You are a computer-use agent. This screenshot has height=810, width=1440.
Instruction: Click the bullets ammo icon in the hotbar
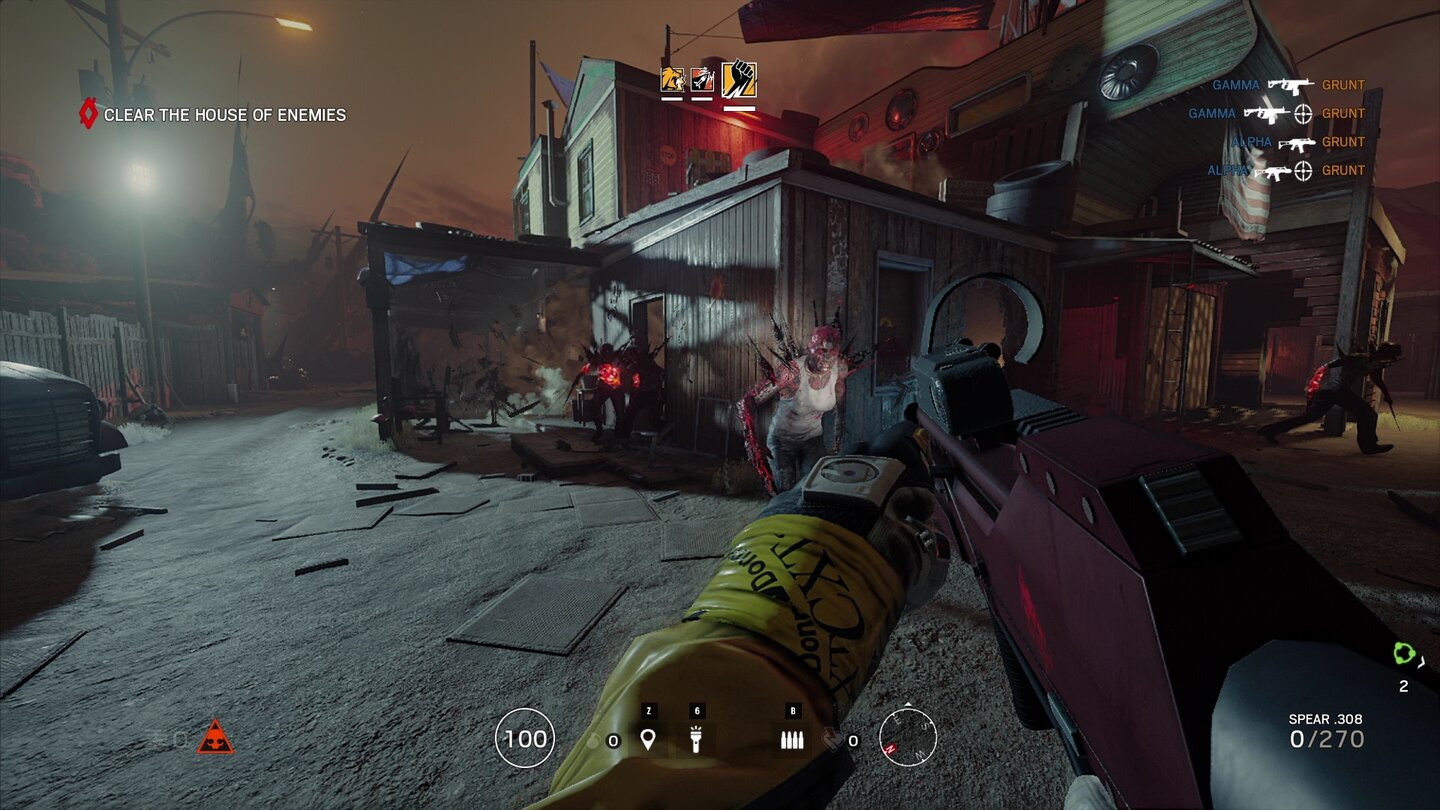coord(792,740)
